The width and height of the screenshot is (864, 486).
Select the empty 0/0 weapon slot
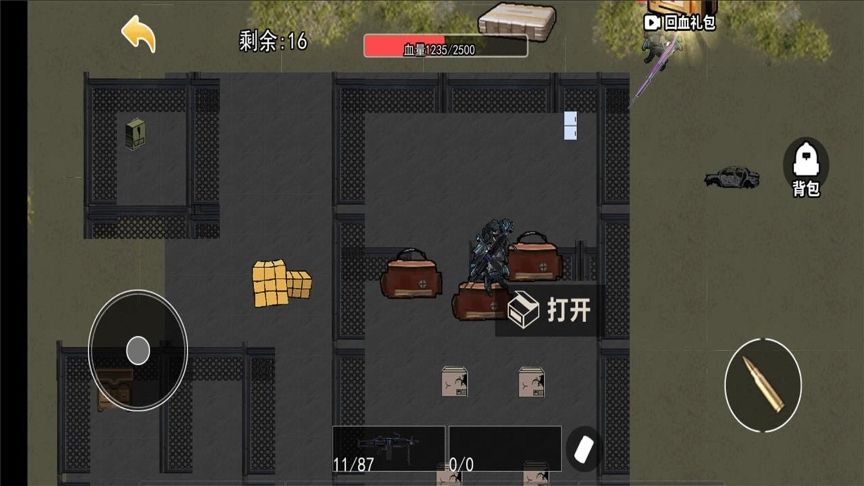pyautogui.click(x=504, y=448)
